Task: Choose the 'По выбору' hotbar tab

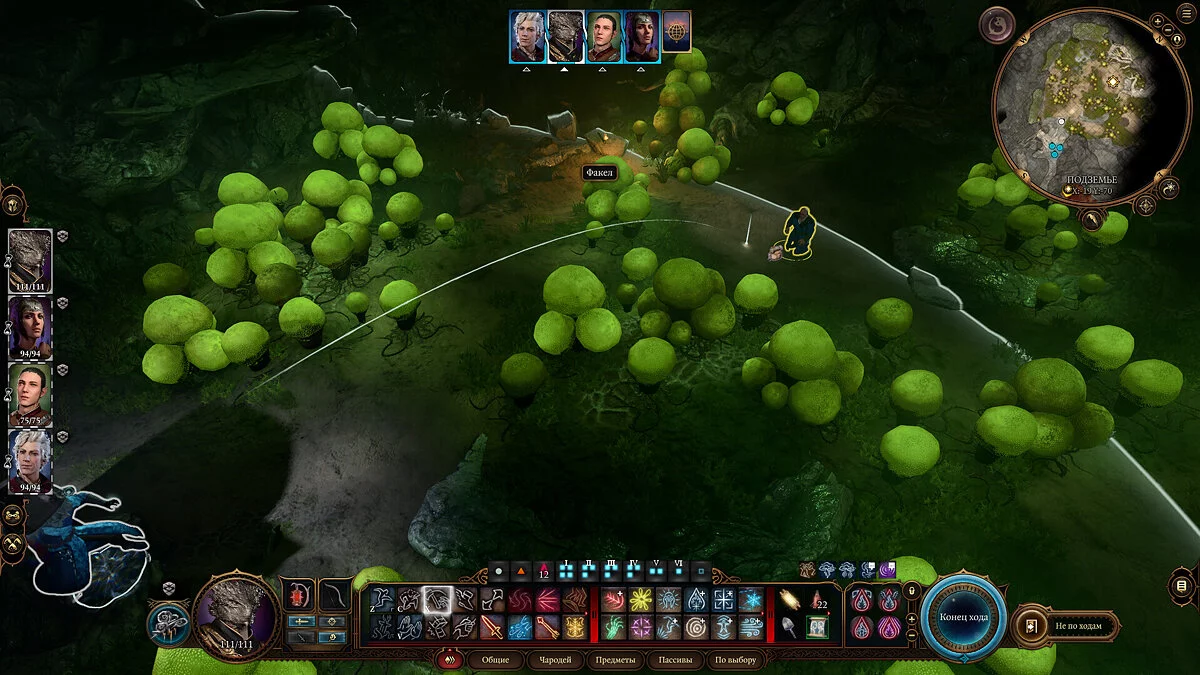Action: click(x=734, y=660)
